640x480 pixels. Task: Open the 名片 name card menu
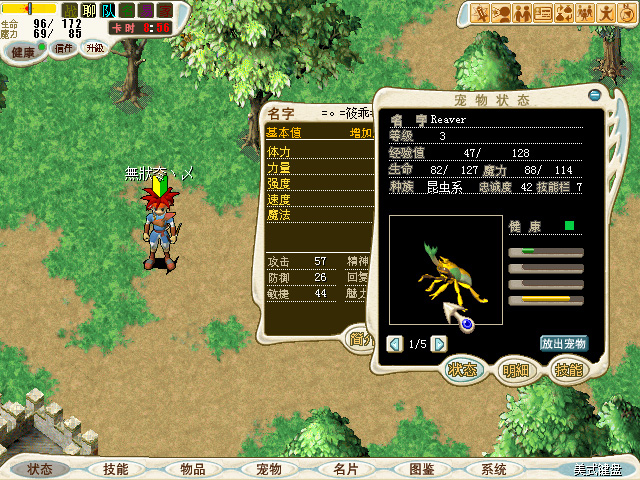click(x=345, y=469)
